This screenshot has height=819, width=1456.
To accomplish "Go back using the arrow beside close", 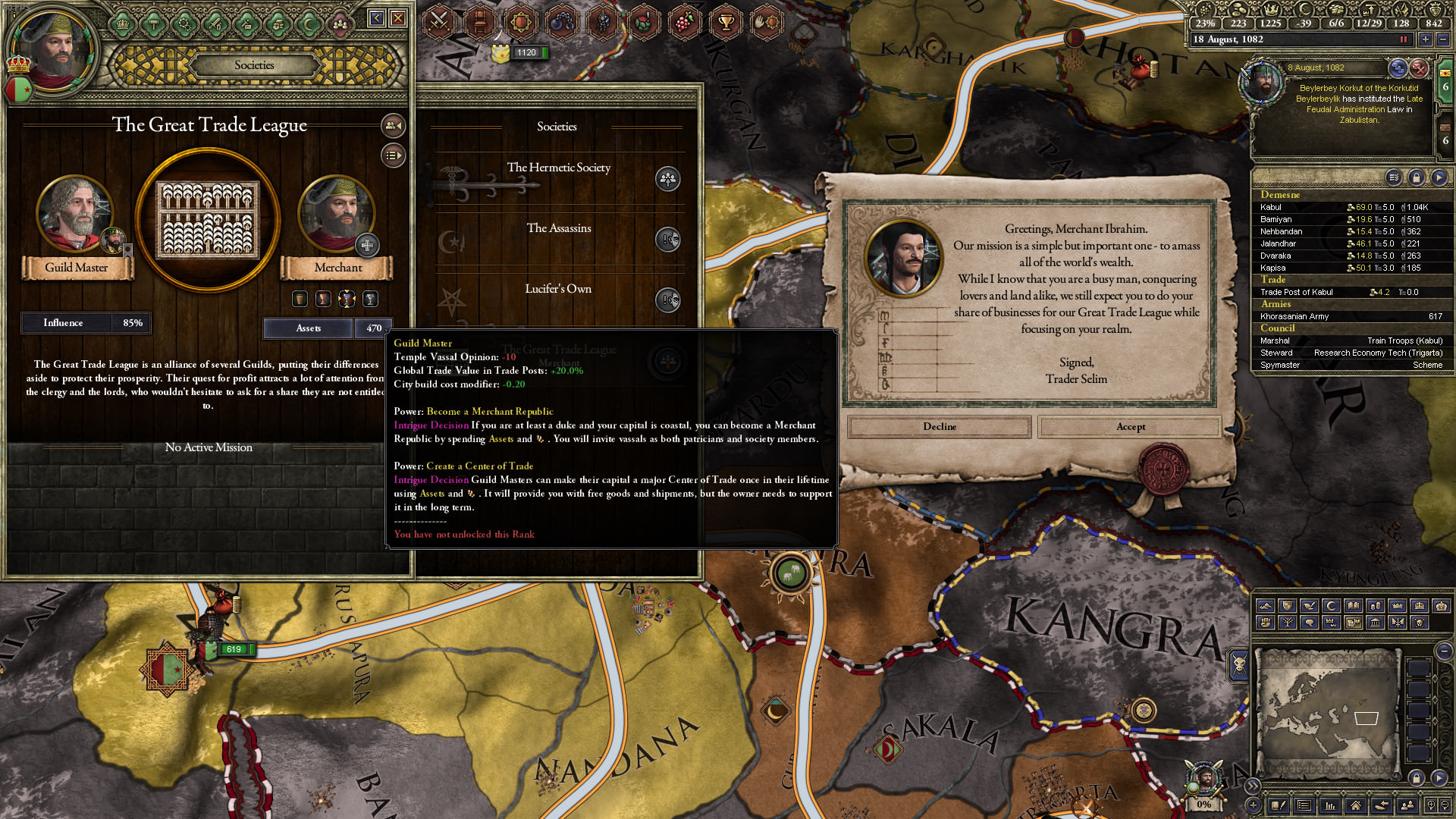I will coord(376,17).
